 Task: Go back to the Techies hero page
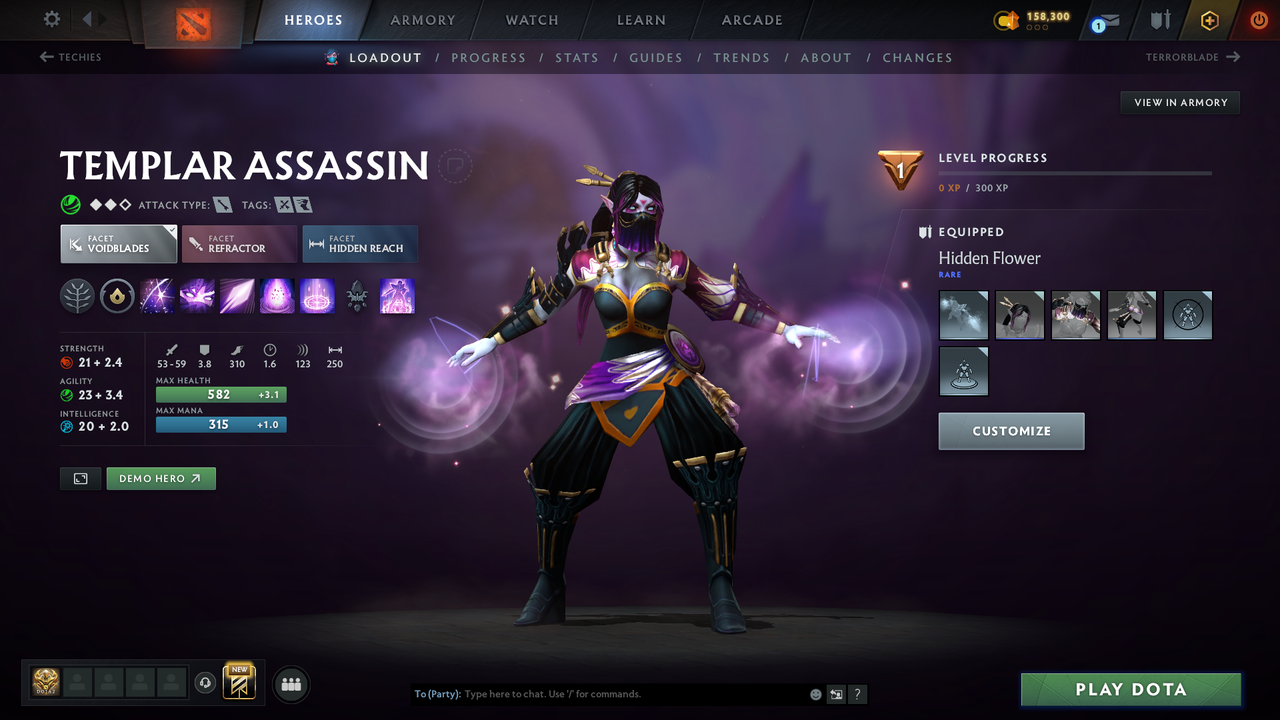(70, 57)
